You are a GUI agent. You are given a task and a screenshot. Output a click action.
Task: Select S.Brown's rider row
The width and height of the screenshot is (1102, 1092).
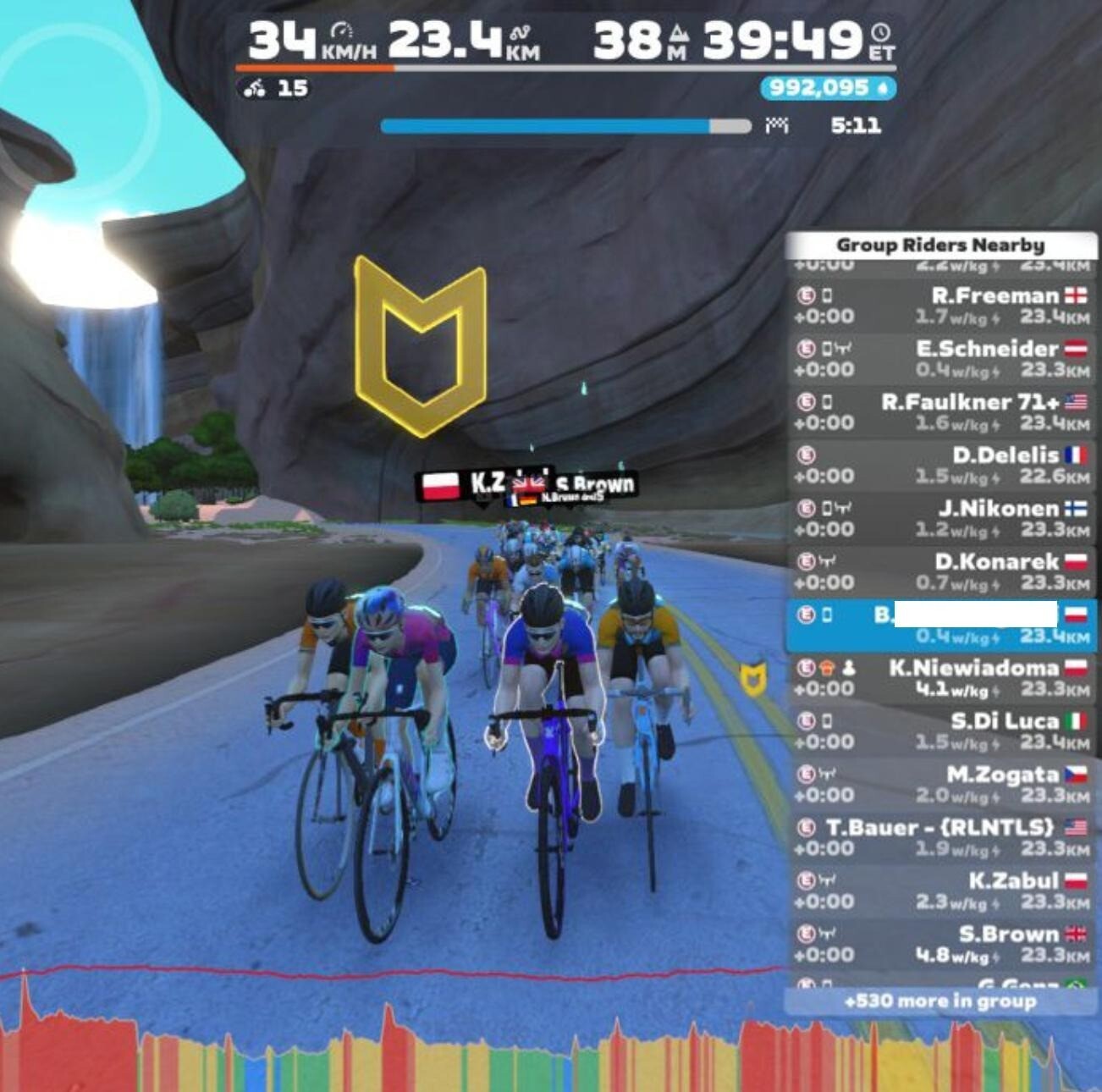pyautogui.click(x=939, y=945)
